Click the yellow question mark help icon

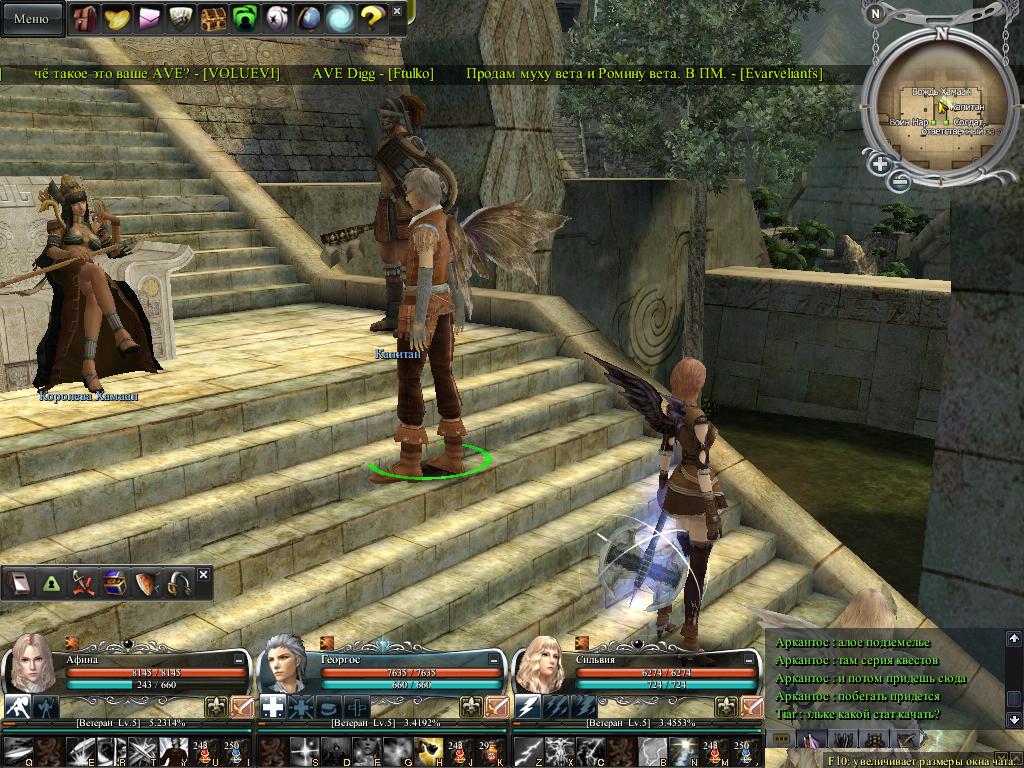(x=371, y=17)
